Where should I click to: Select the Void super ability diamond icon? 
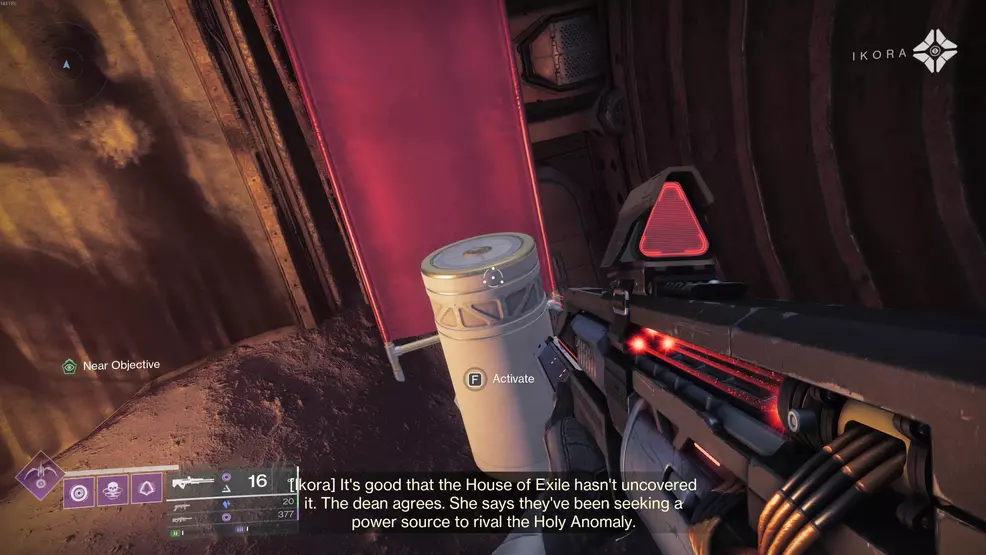click(x=41, y=474)
